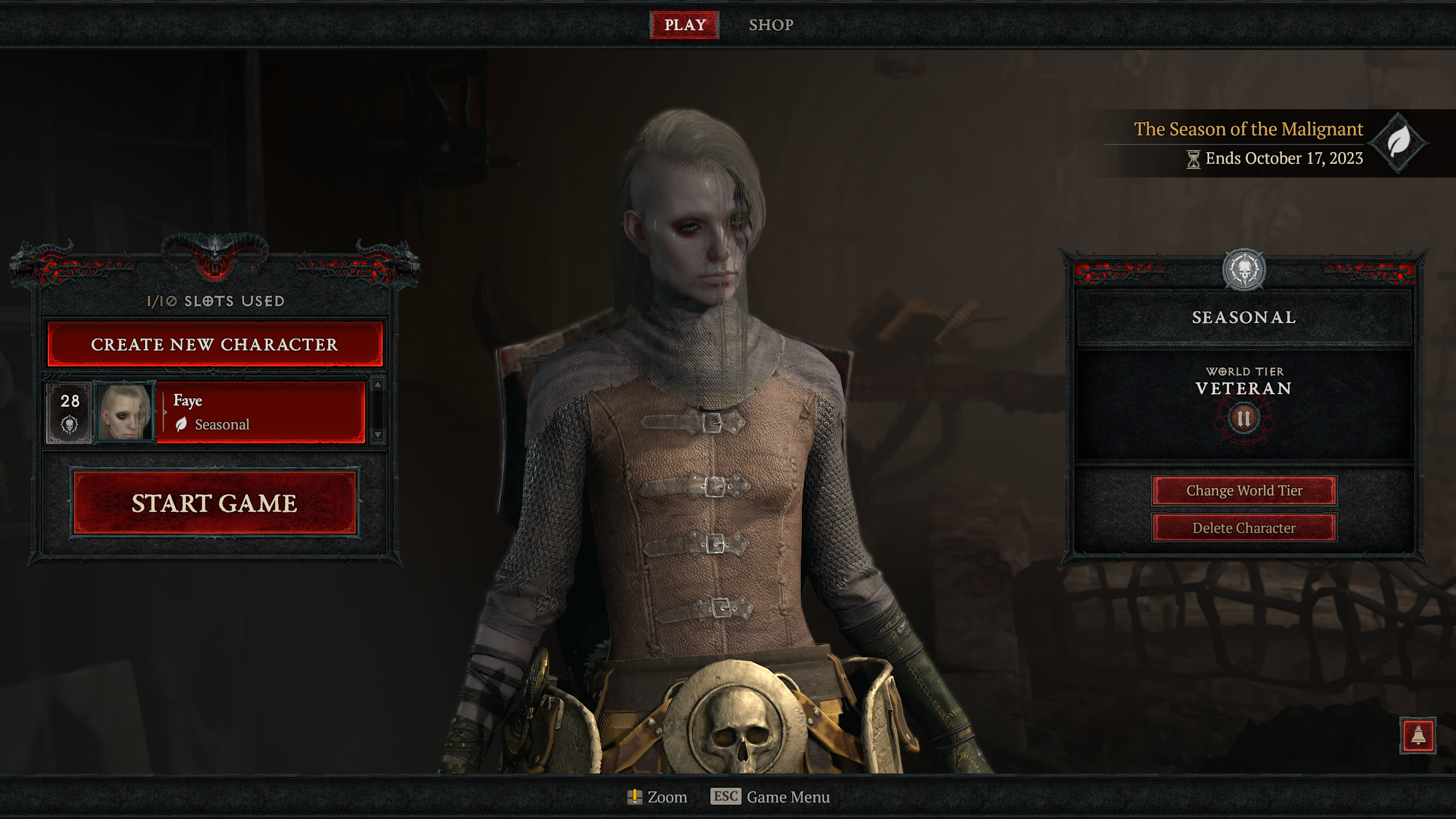
Task: Click the red bell notification icon
Action: (x=1418, y=736)
